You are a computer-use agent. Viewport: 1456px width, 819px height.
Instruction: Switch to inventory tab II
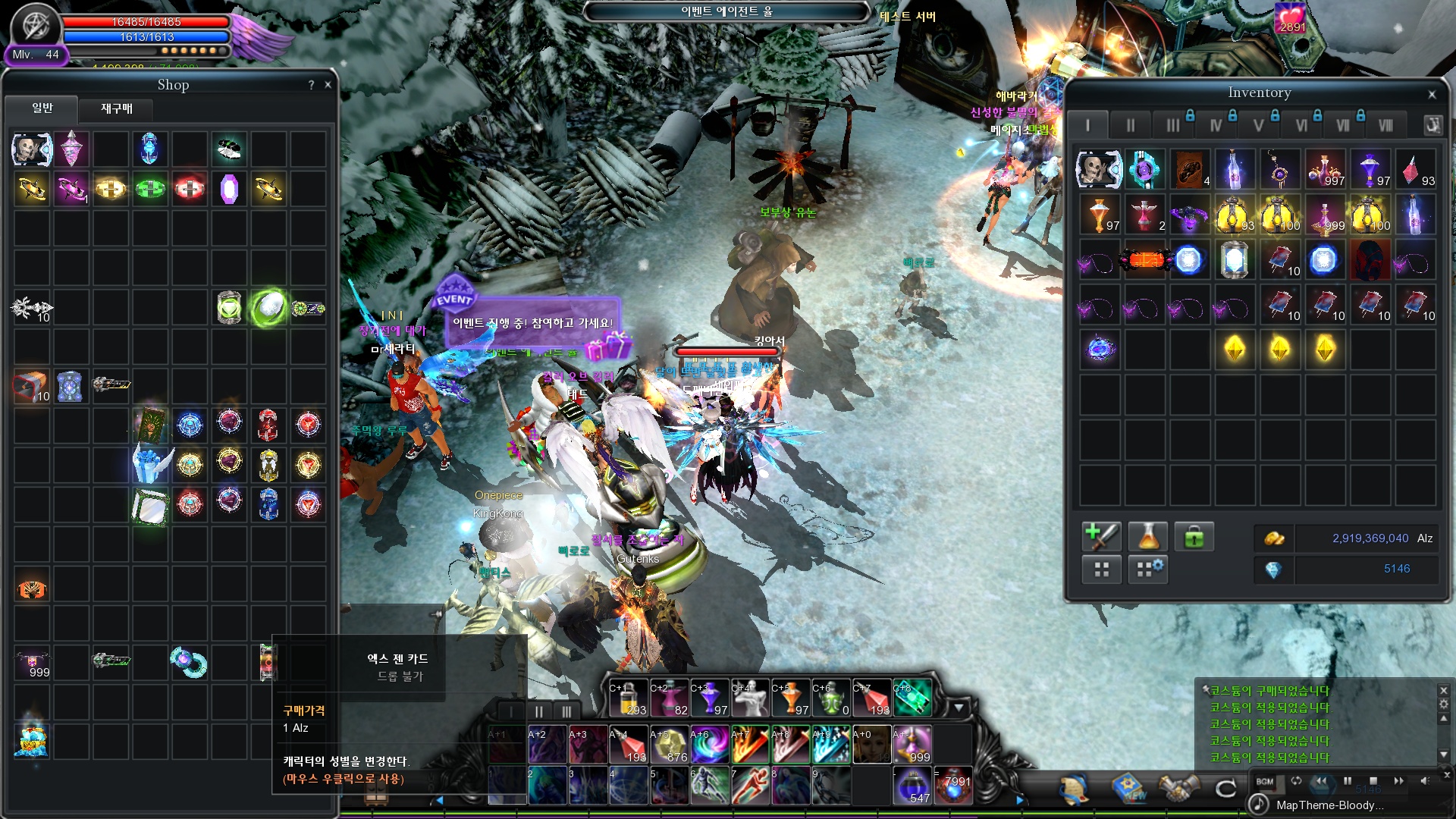click(x=1130, y=125)
